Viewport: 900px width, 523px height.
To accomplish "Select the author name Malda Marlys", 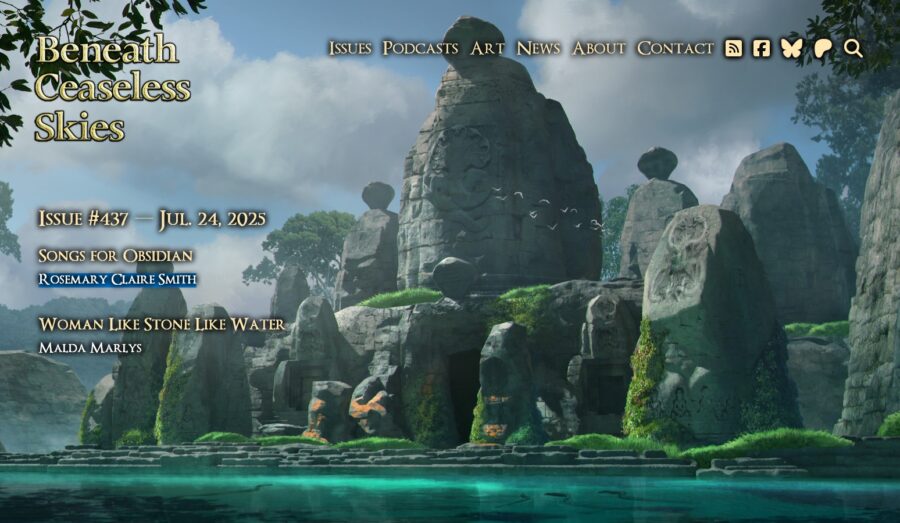I will coord(90,348).
